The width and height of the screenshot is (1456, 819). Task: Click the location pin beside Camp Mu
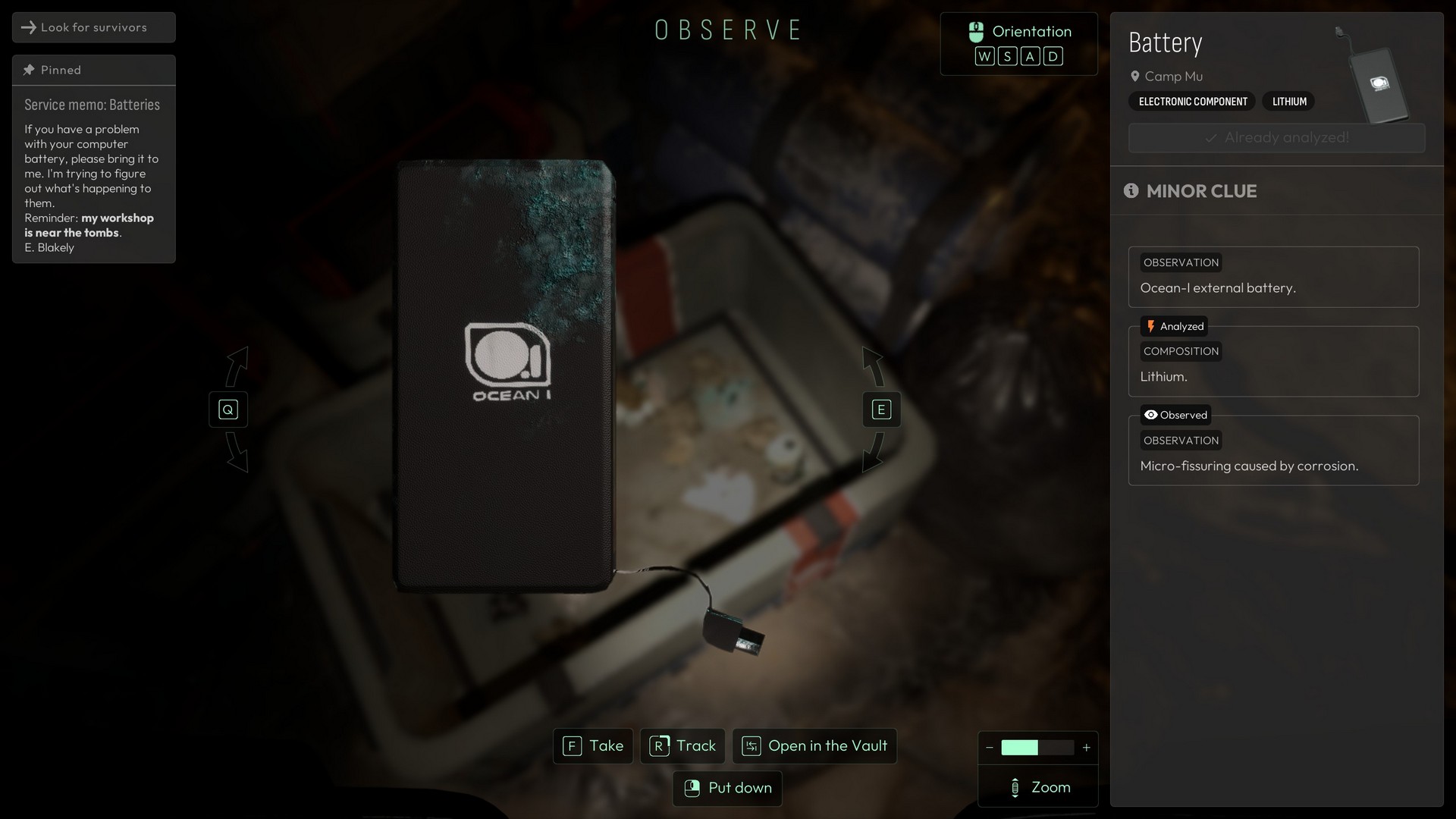[x=1135, y=76]
